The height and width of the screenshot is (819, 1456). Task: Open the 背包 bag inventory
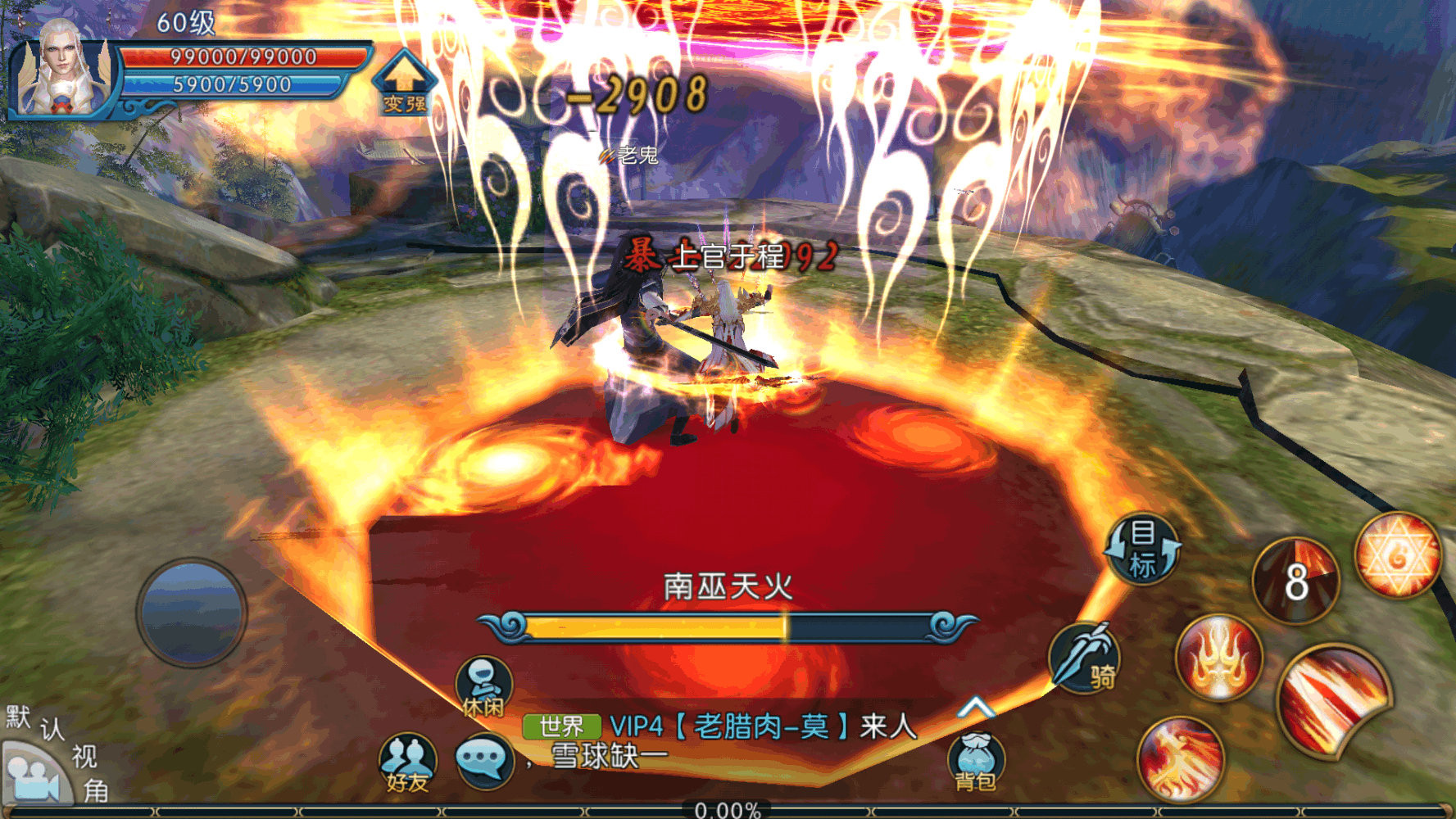click(x=975, y=762)
